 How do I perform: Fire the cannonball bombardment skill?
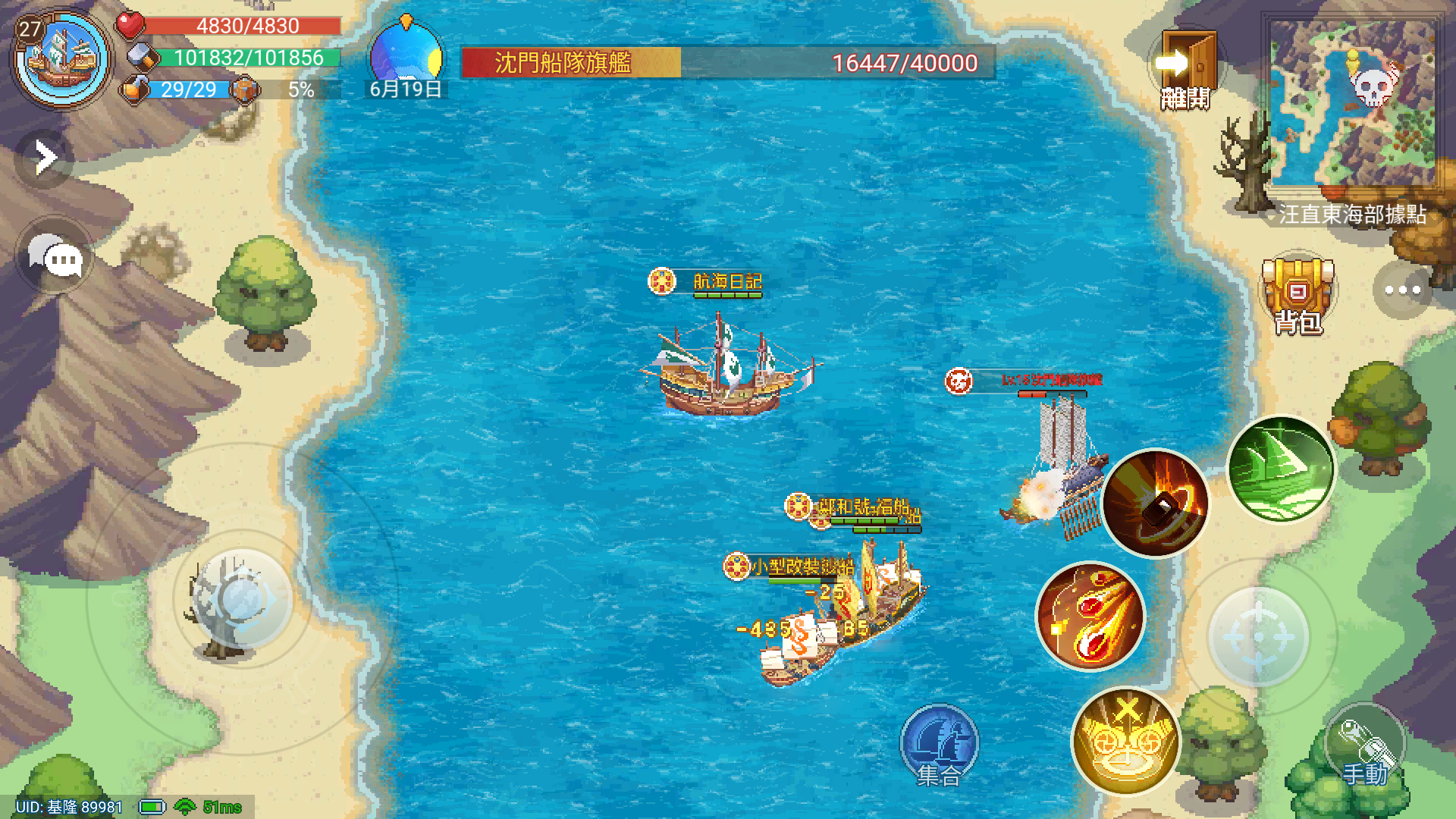pyautogui.click(x=1156, y=504)
